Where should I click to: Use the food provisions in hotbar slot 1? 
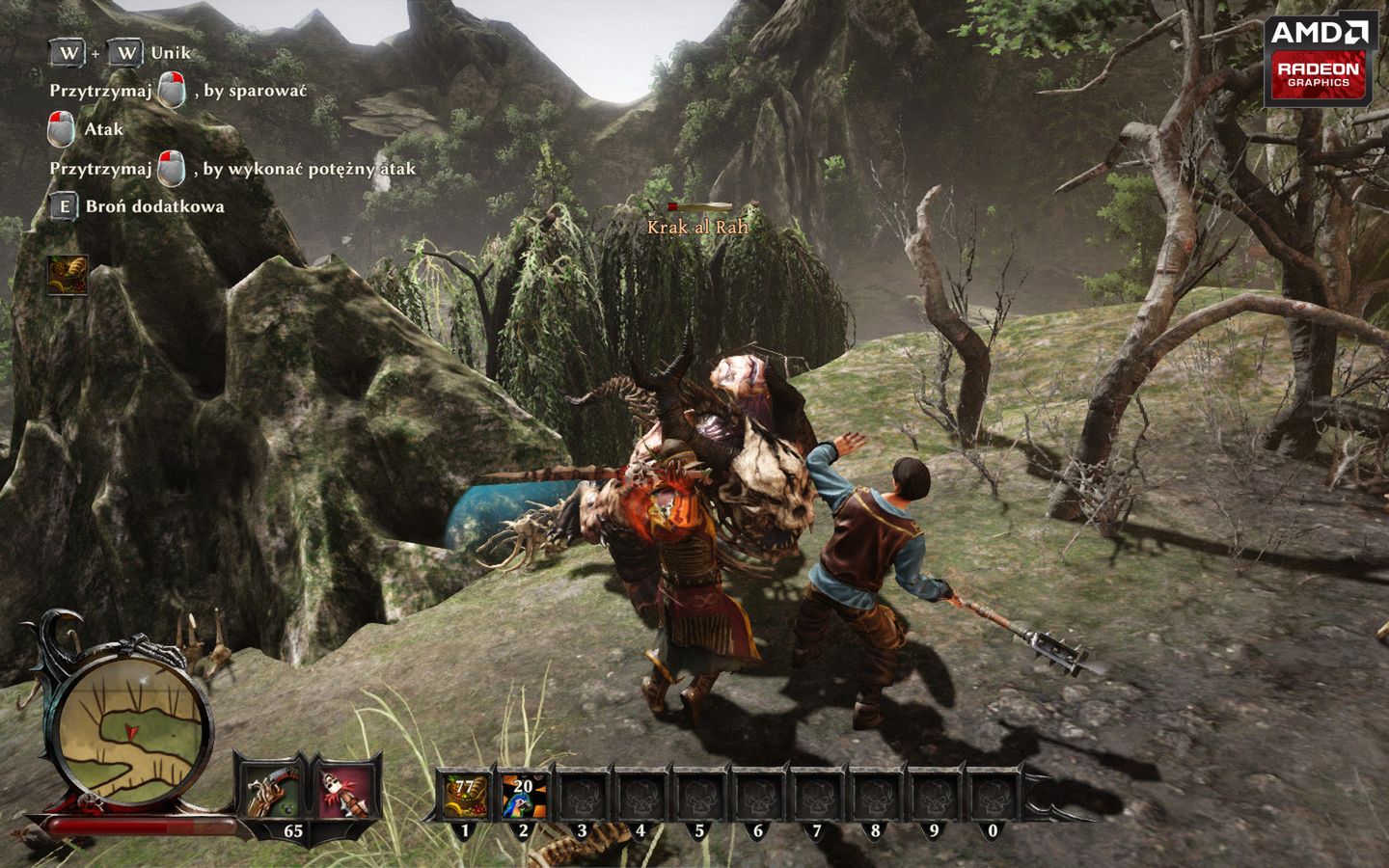click(x=466, y=795)
